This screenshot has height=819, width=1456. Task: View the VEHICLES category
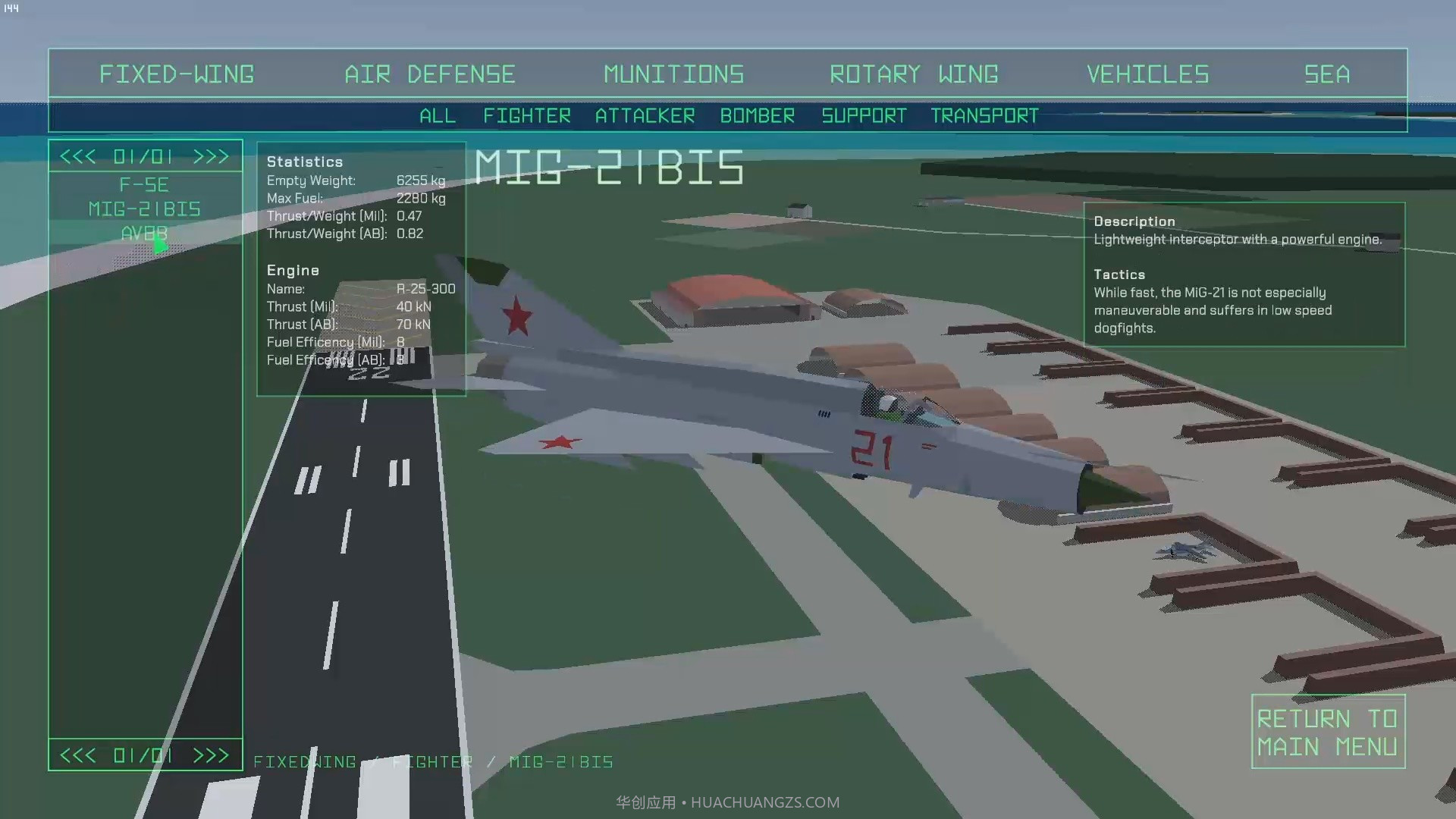1147,74
